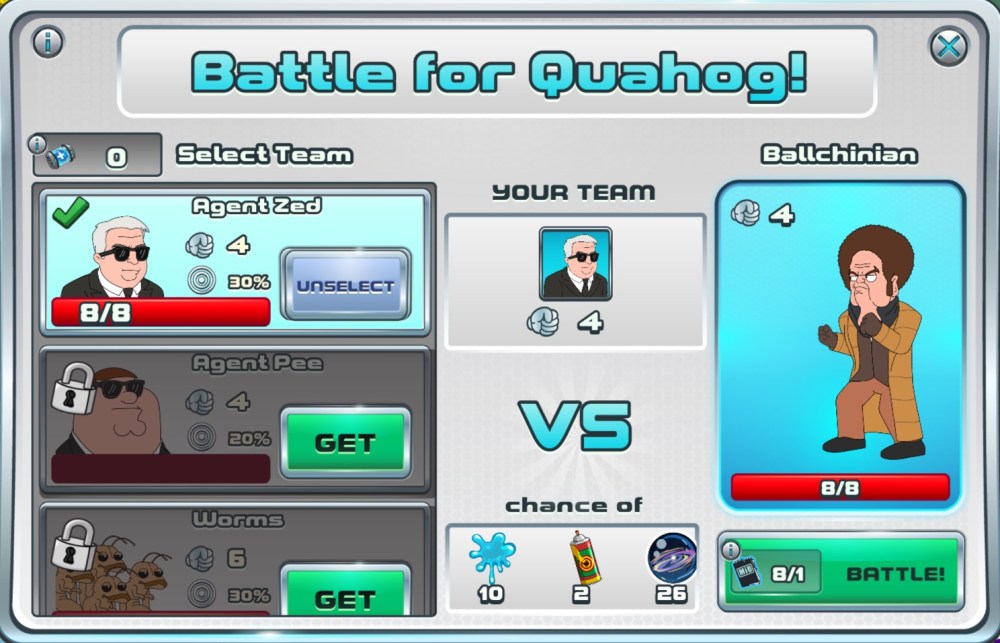
Task: Tap the spray can reward icon
Action: point(585,556)
